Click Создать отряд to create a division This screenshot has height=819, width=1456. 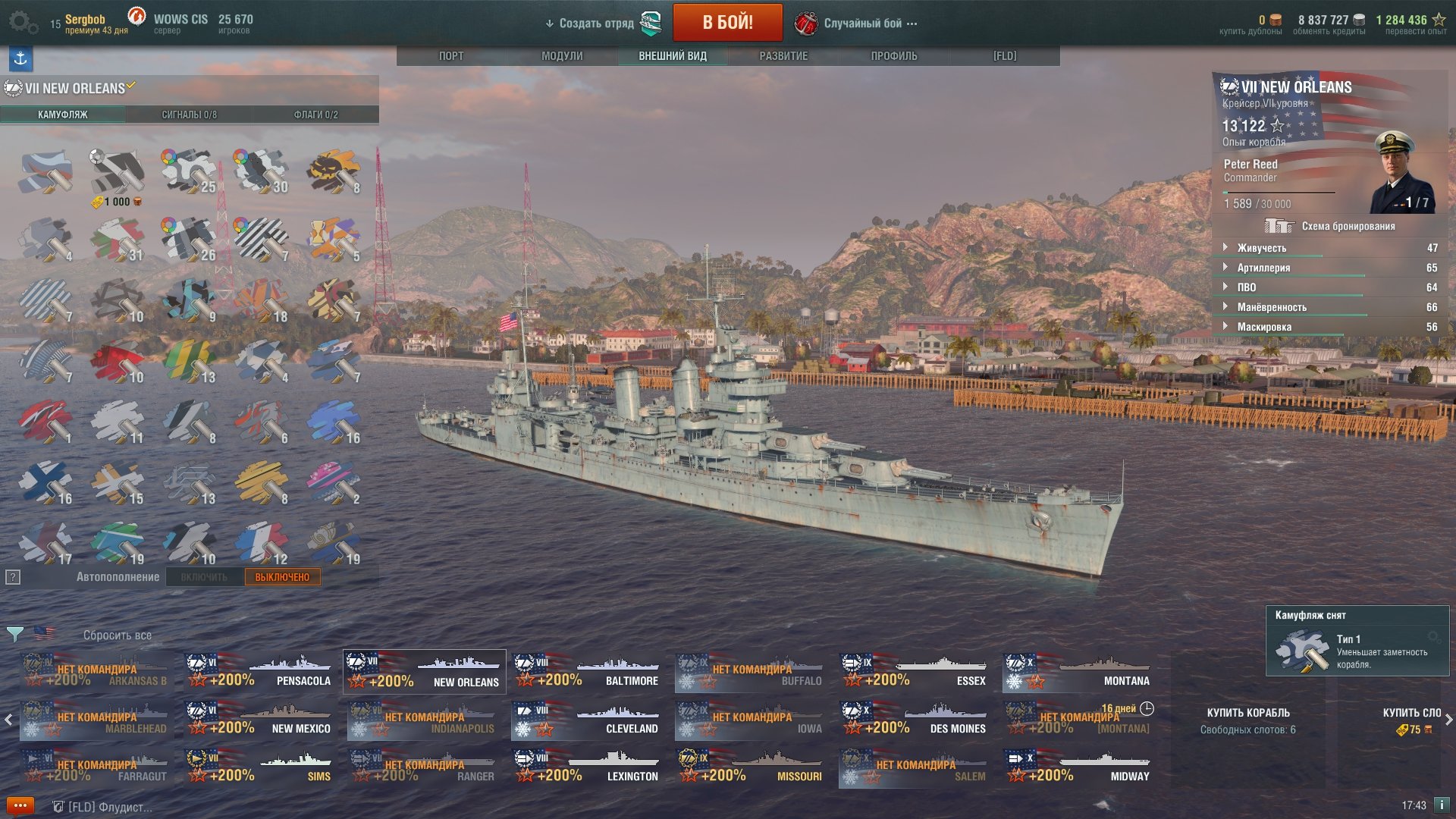[x=596, y=24]
